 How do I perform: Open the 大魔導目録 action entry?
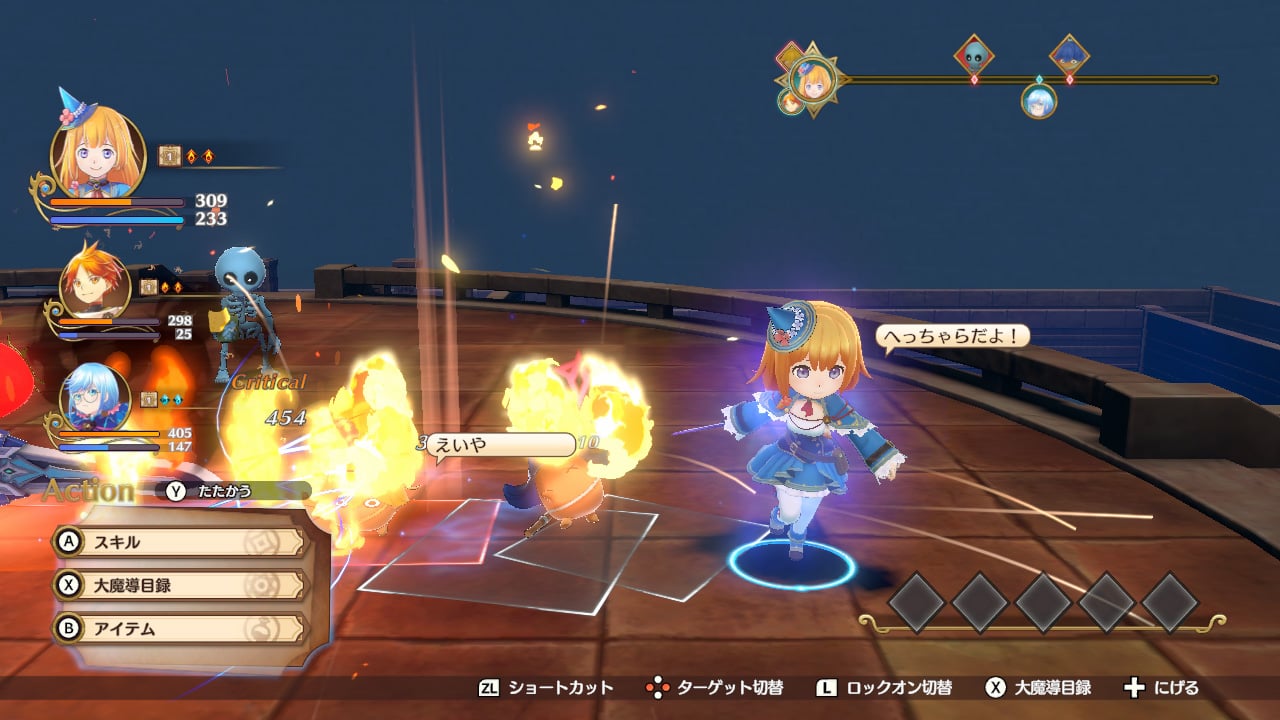pyautogui.click(x=180, y=585)
